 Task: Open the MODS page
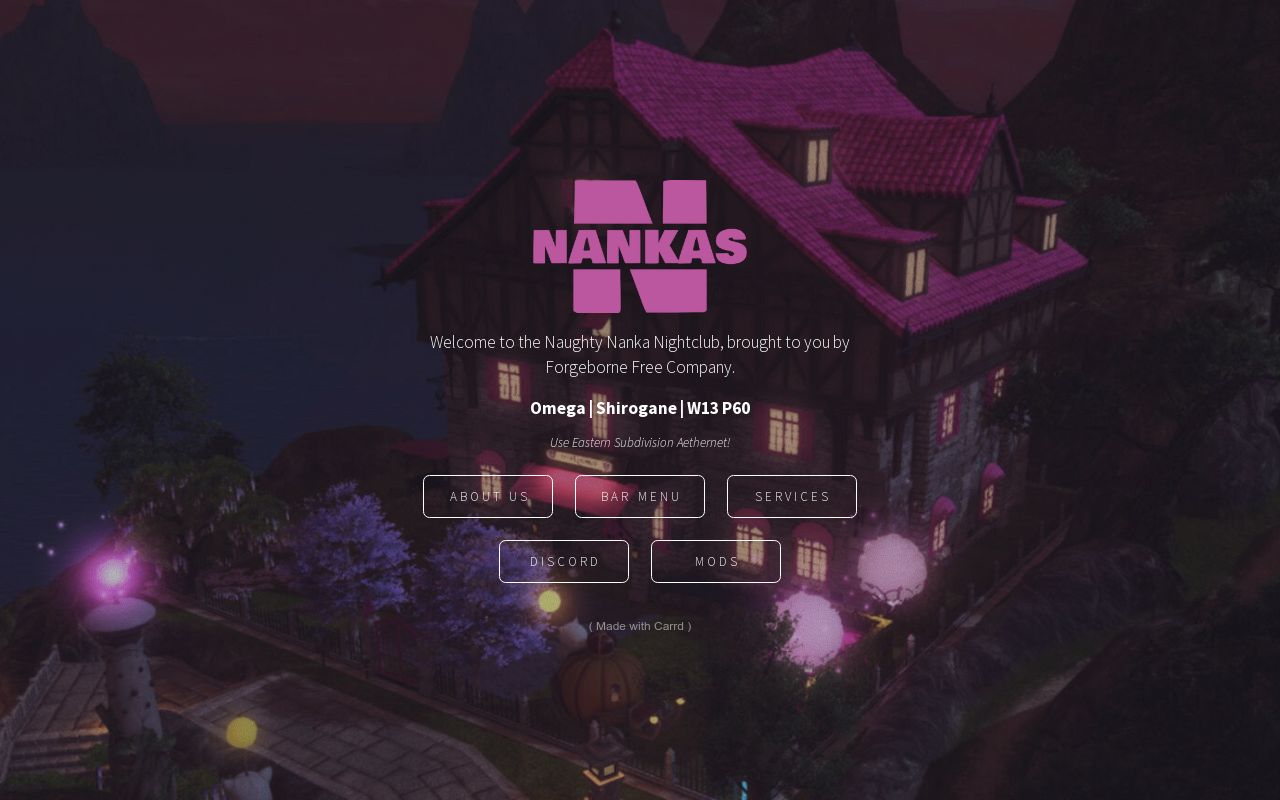[716, 561]
